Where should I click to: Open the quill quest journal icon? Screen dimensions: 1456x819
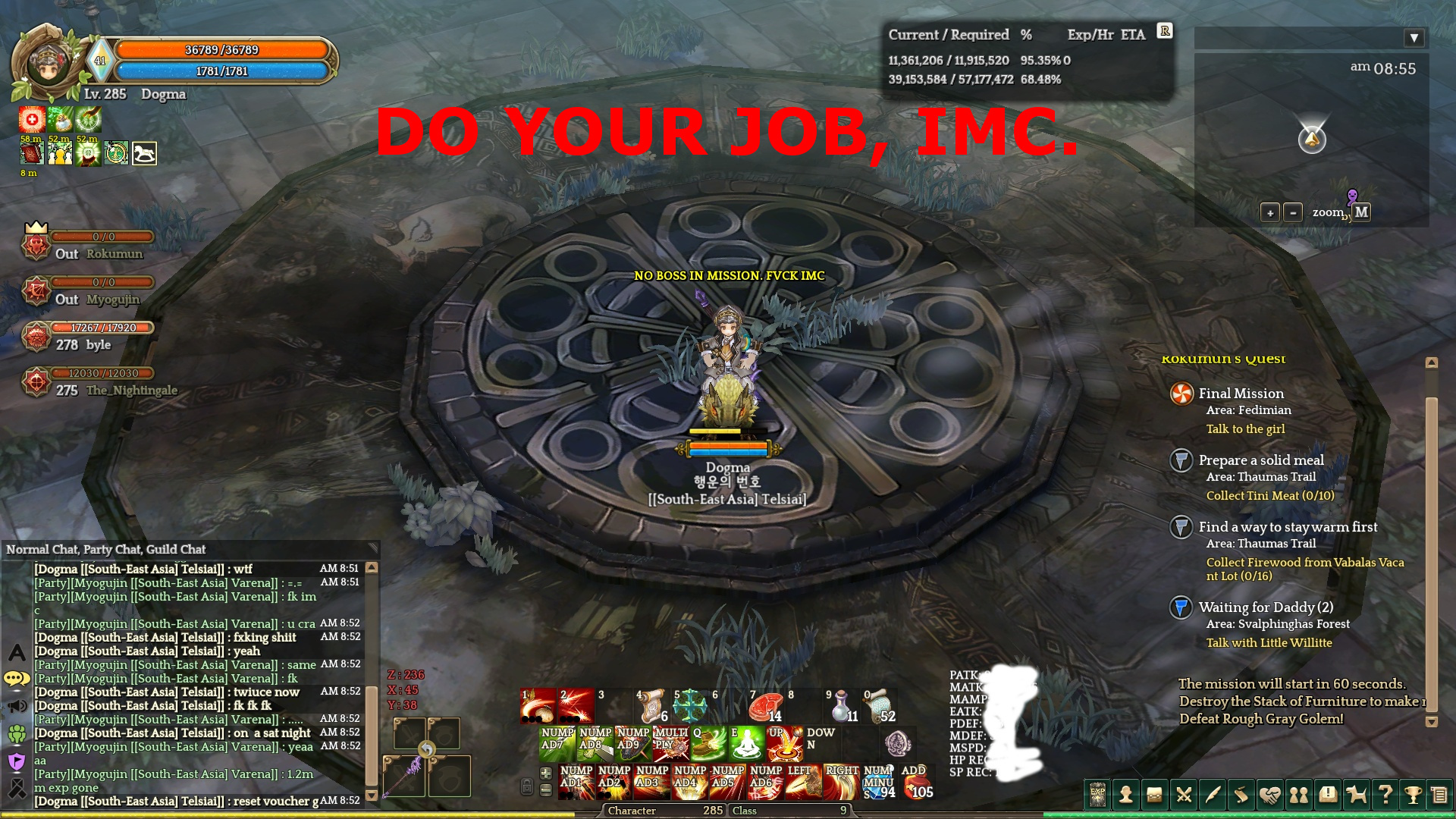(1213, 795)
